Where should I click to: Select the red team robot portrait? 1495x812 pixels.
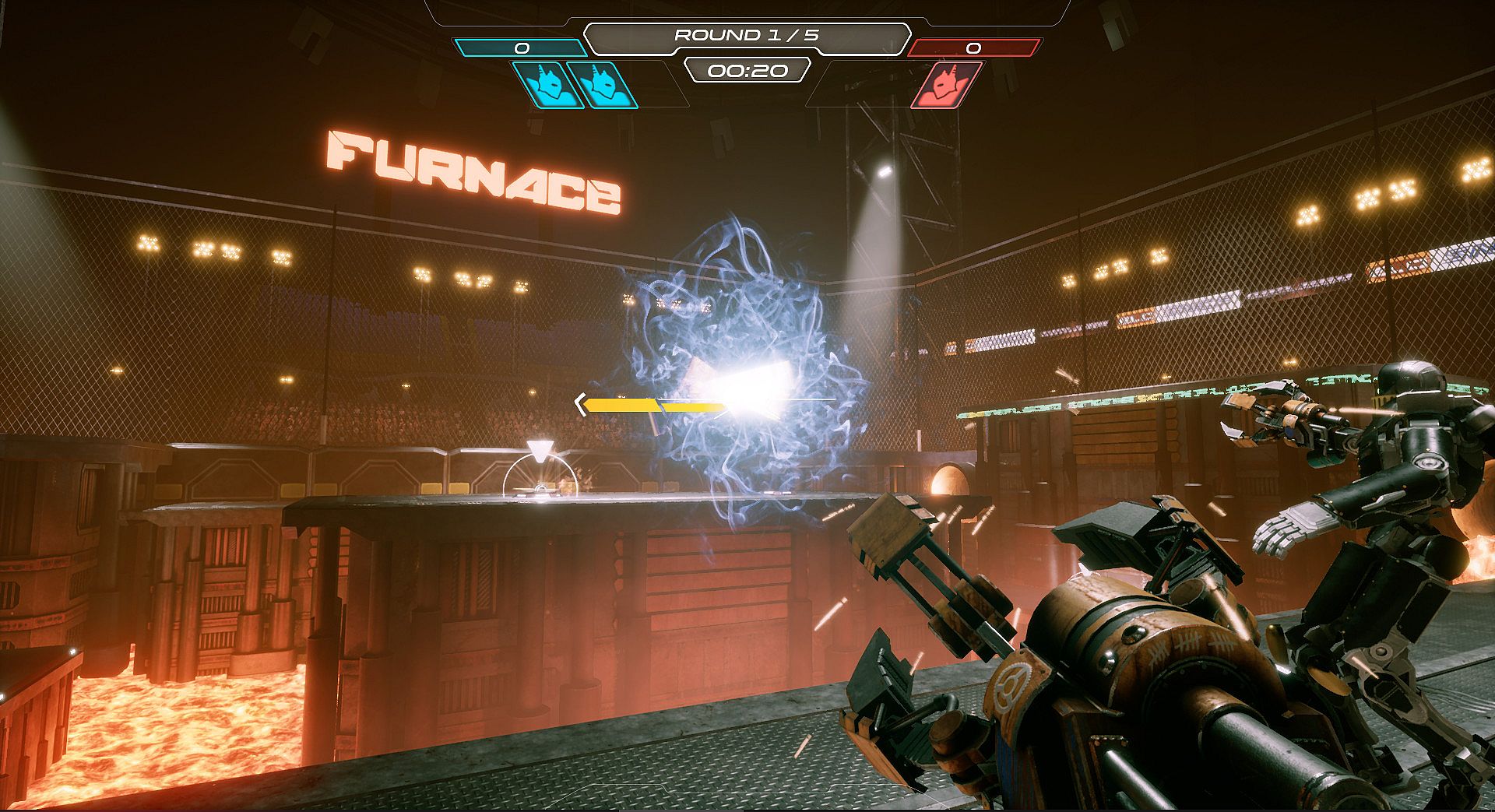tap(946, 85)
